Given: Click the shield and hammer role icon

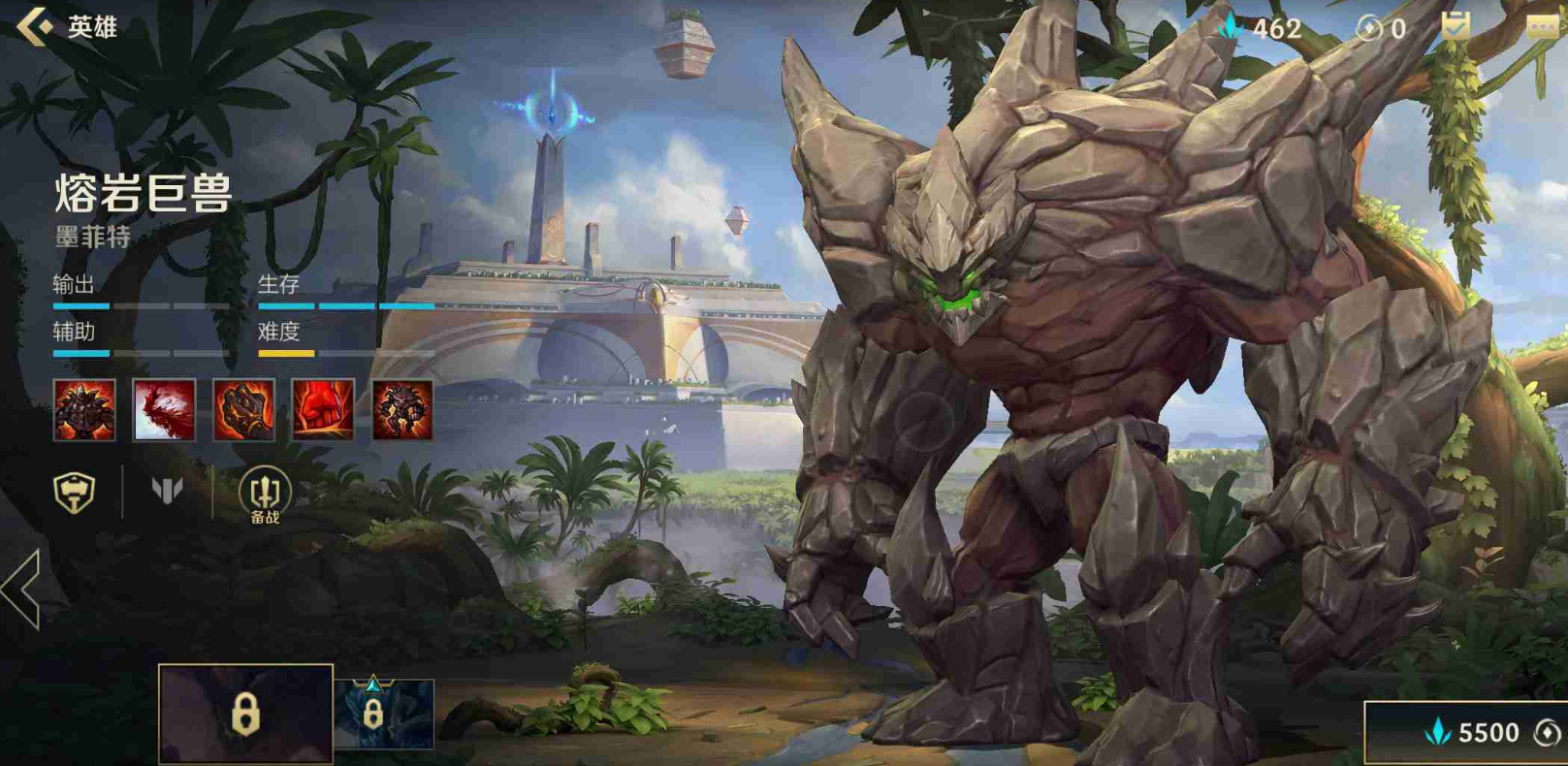Looking at the screenshot, I should click(x=75, y=492).
